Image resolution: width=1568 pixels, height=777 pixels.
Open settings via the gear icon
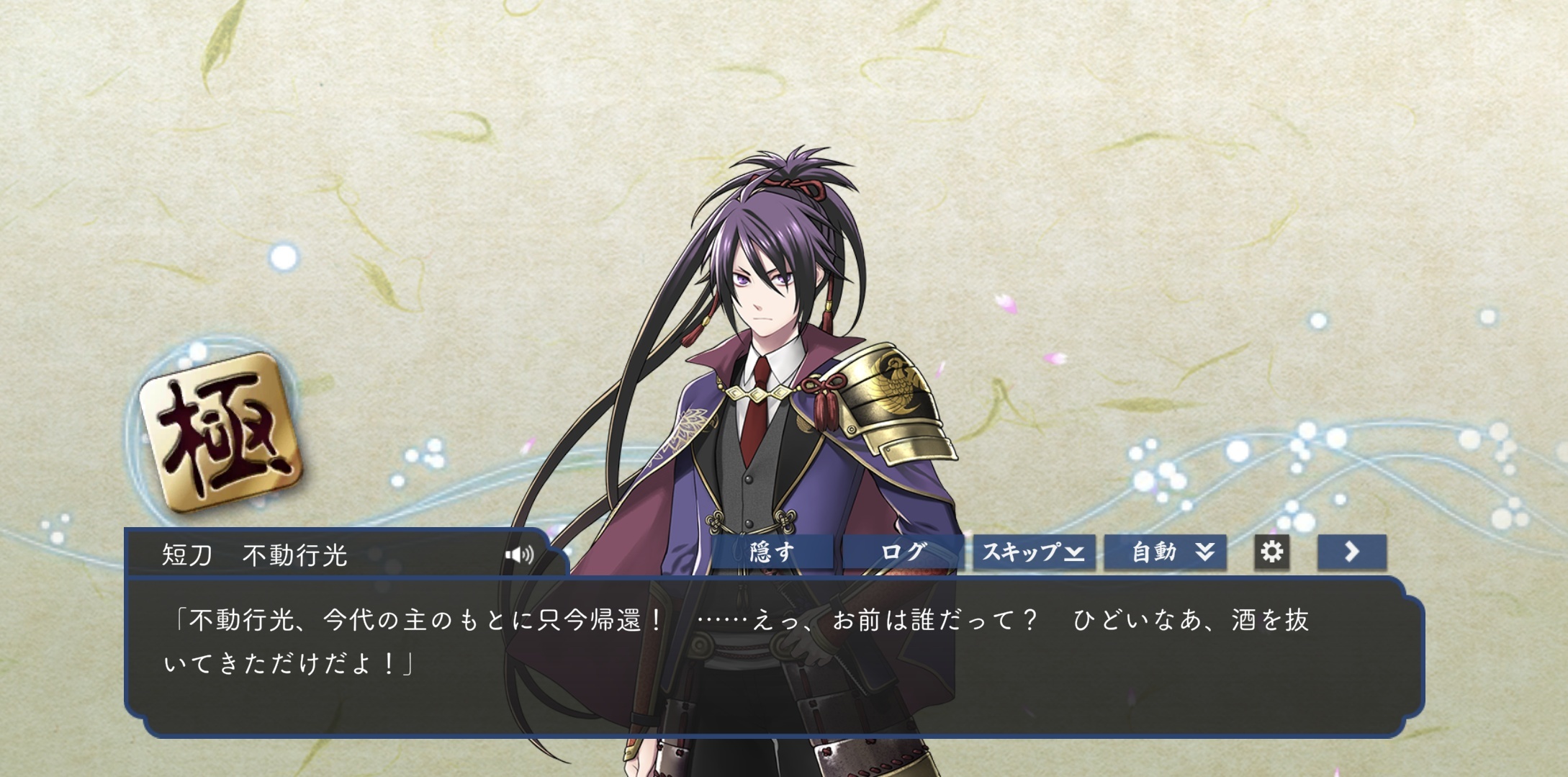pyautogui.click(x=1271, y=552)
